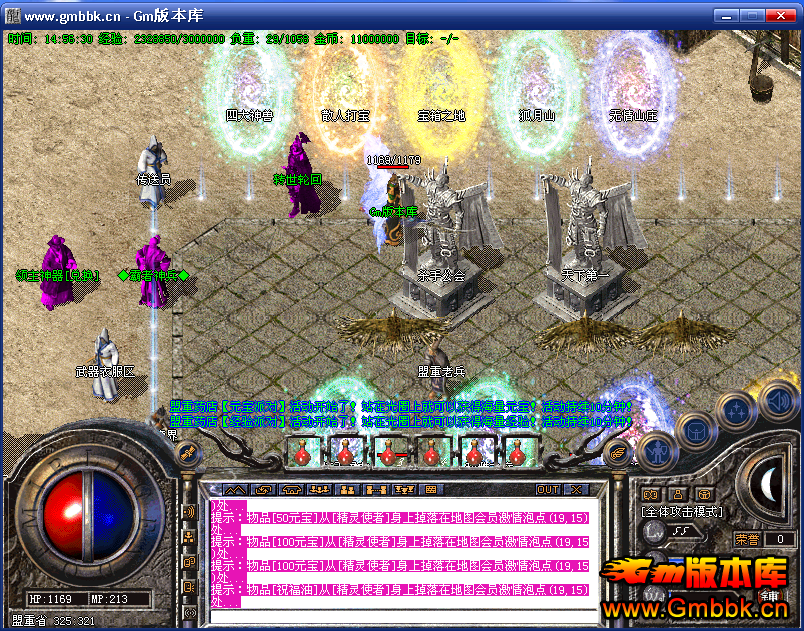Click the X button above chat
The image size is (804, 631).
point(575,490)
